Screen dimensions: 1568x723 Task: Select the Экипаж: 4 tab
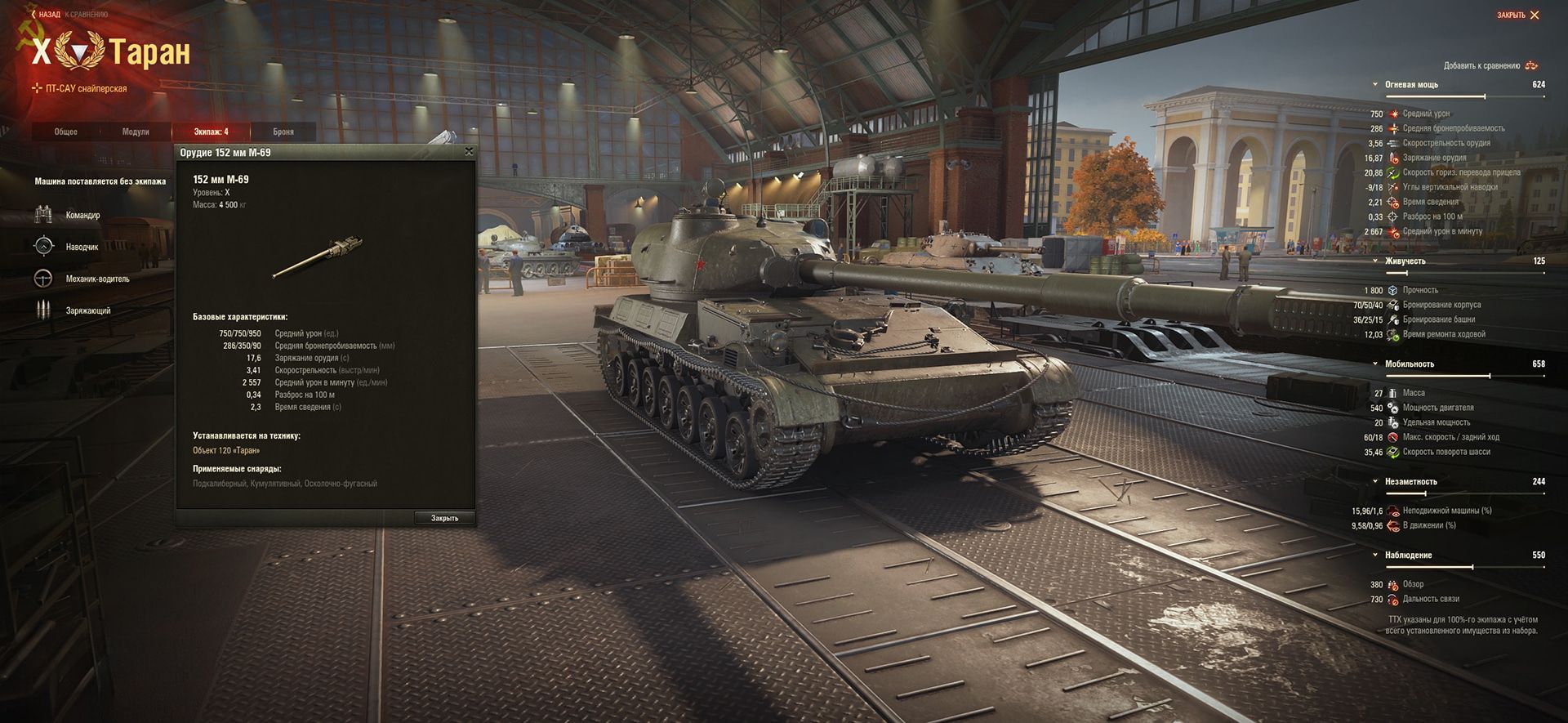(211, 132)
